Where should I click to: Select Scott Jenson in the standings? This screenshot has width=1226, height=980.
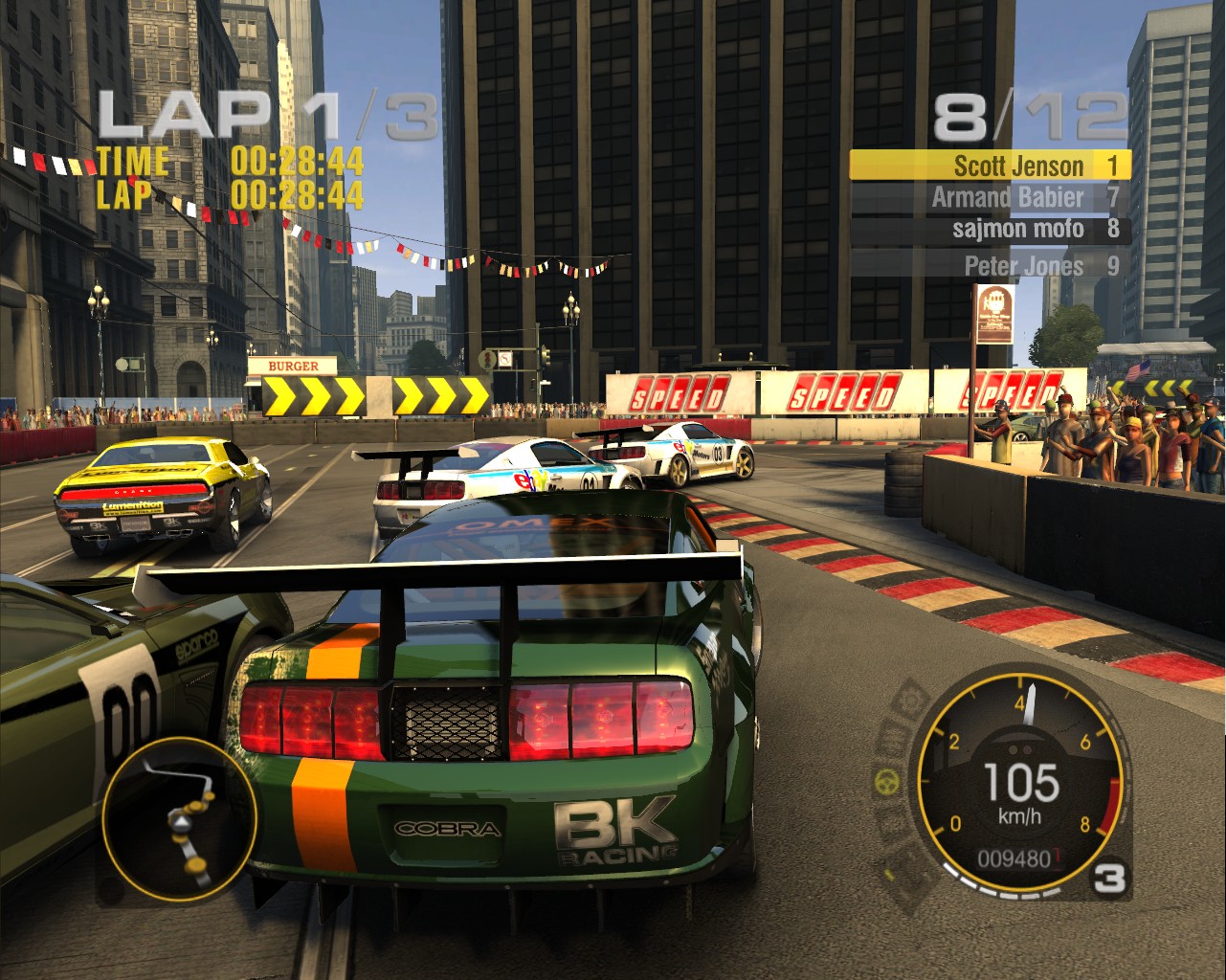(x=990, y=166)
